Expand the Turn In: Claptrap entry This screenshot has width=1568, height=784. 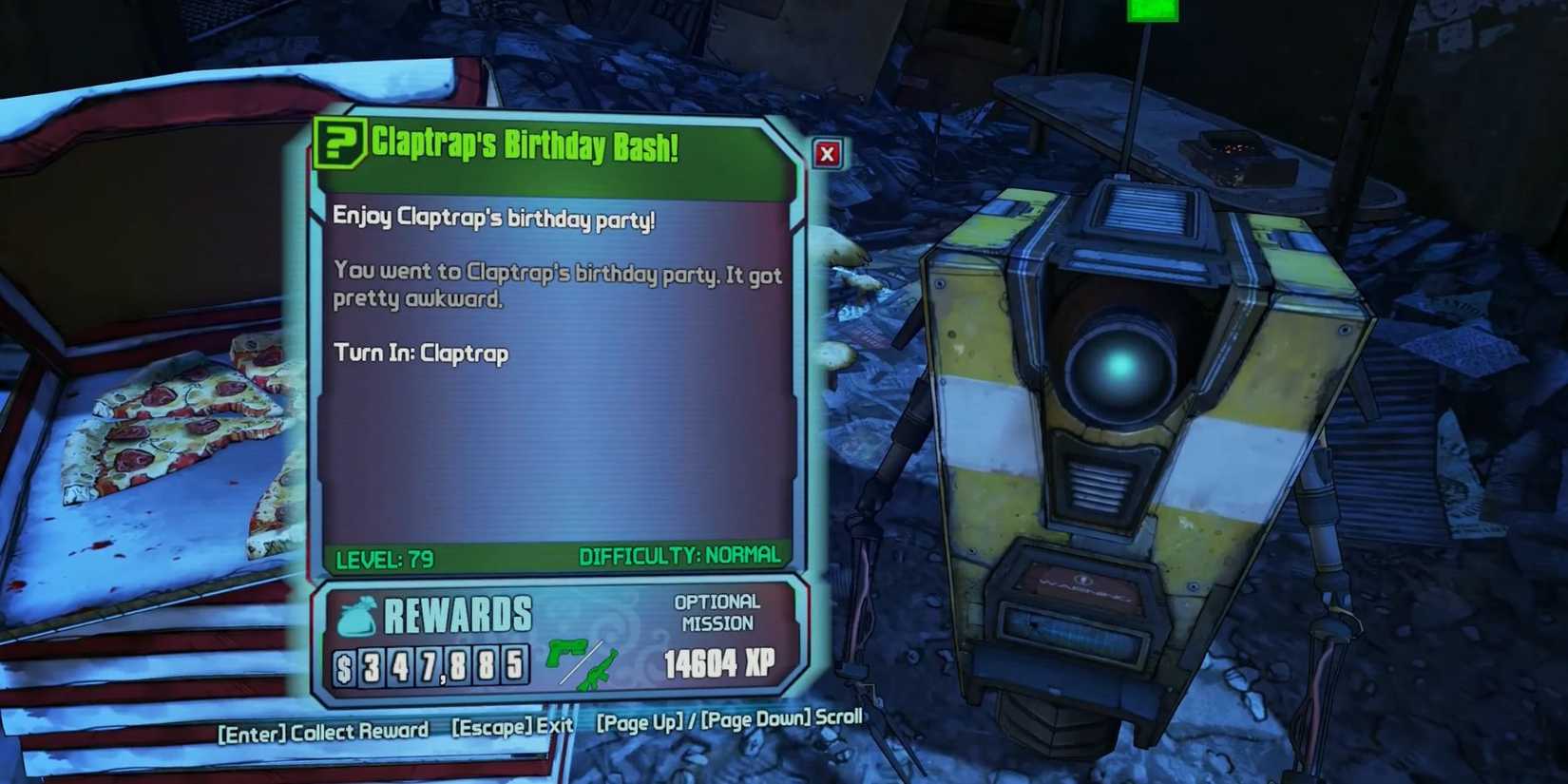coord(420,353)
